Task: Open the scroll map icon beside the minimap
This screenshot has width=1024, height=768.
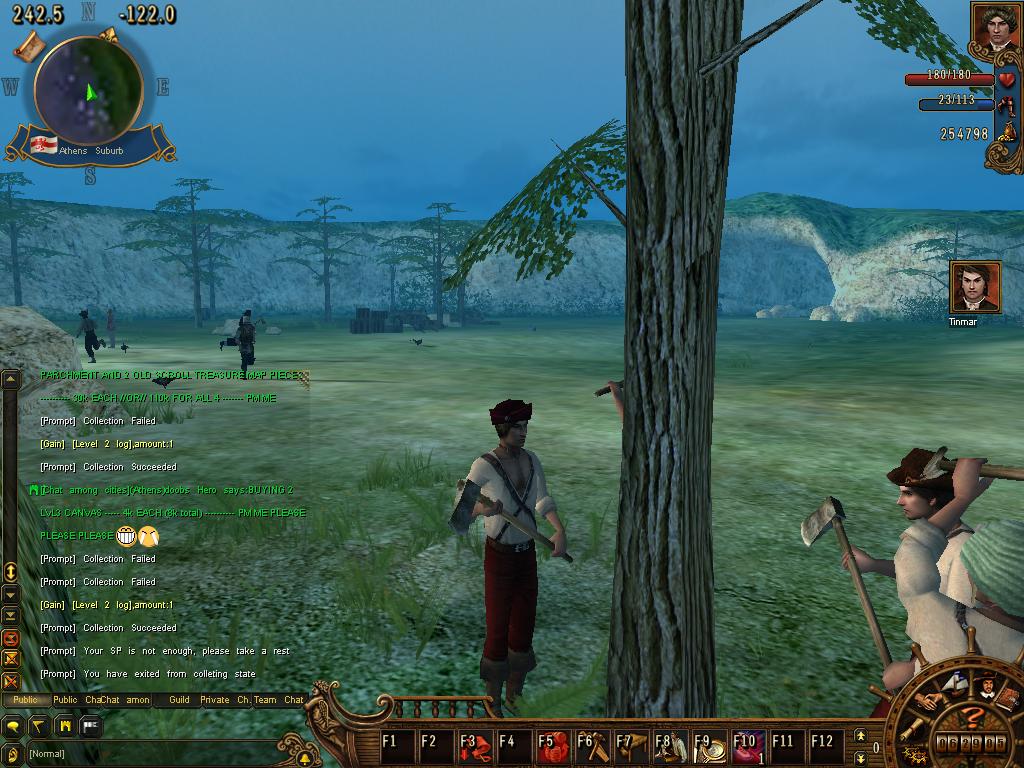Action: click(x=29, y=45)
